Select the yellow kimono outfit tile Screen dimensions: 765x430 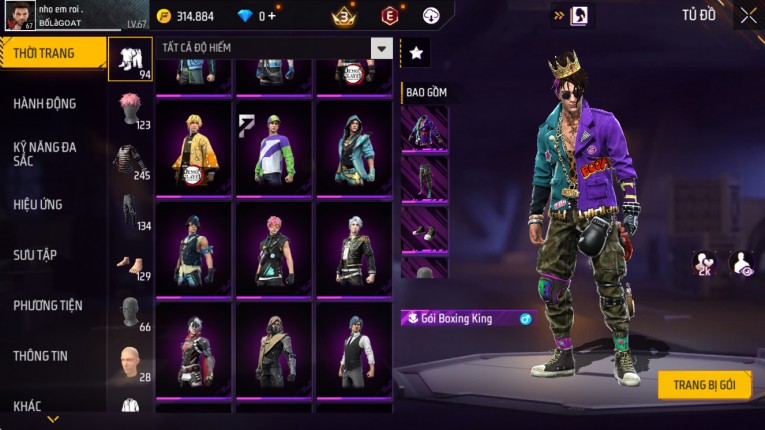193,148
